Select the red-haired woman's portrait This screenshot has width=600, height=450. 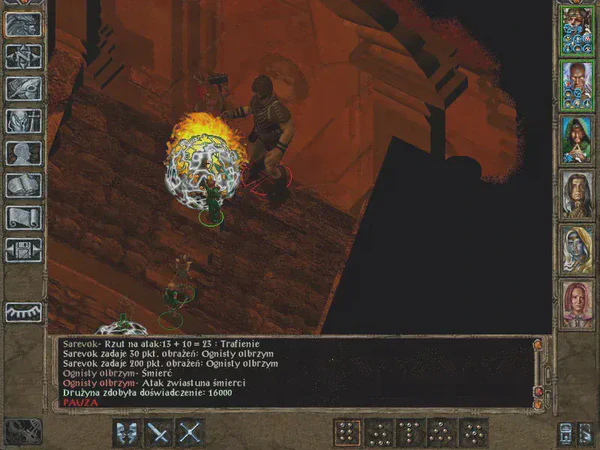[x=575, y=303]
